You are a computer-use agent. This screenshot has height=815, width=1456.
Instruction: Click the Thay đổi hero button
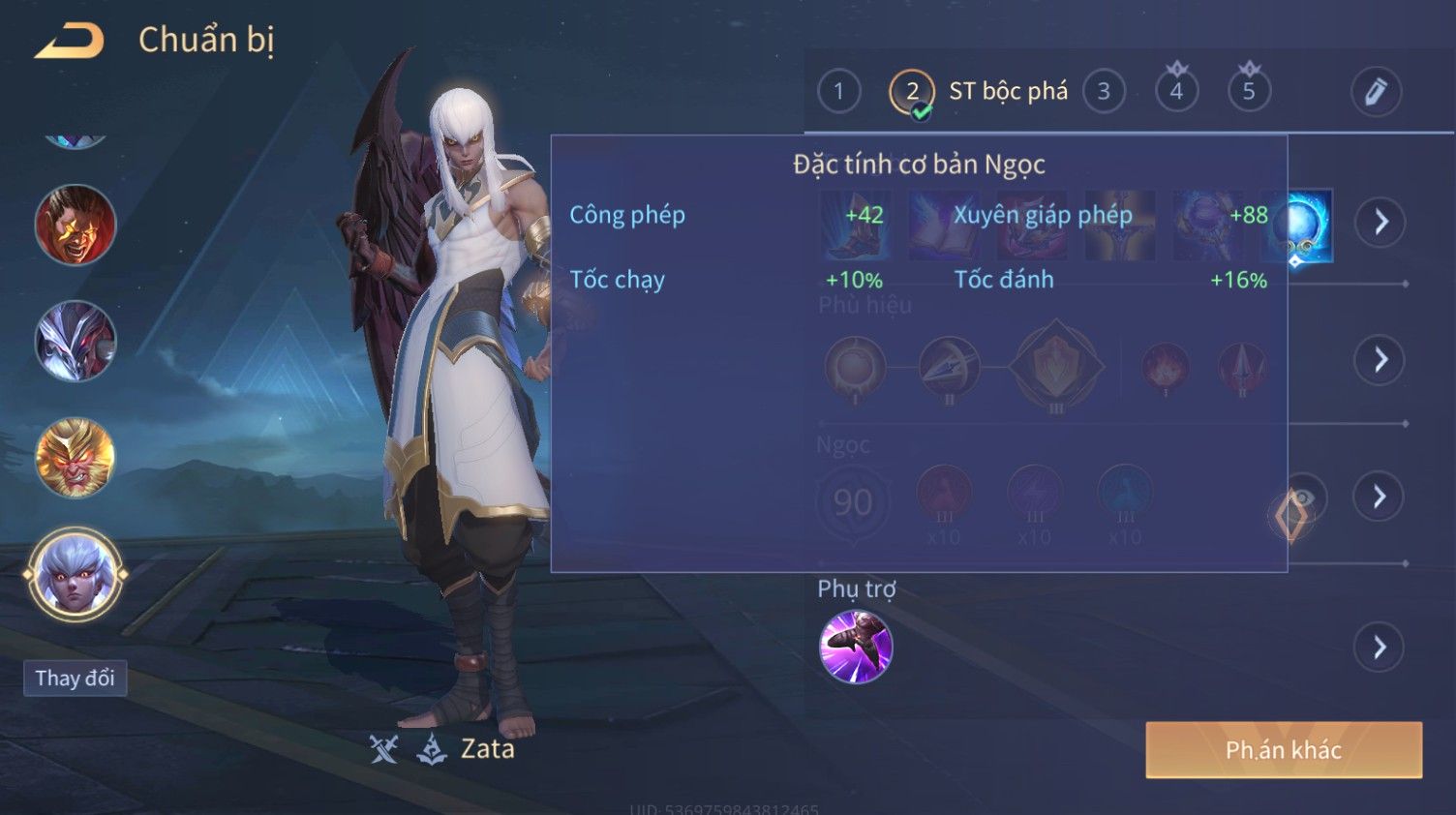[76, 678]
